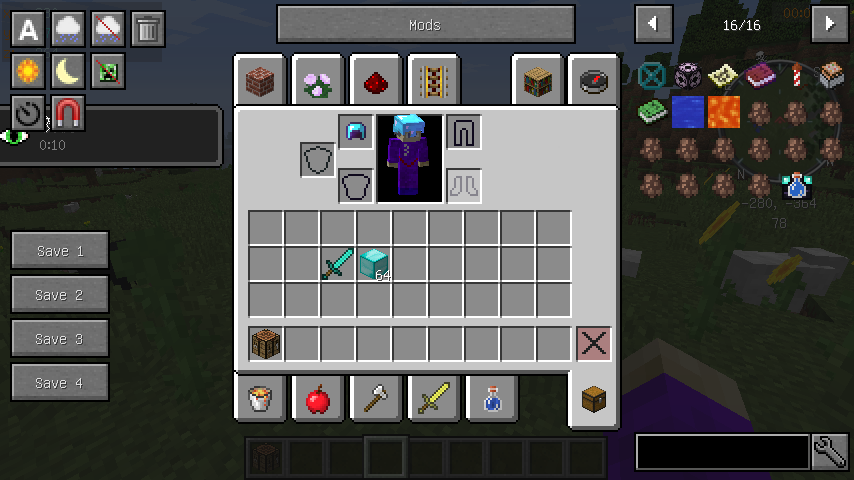Destroy item with the X slot
This screenshot has height=480, width=854.
pyautogui.click(x=594, y=344)
